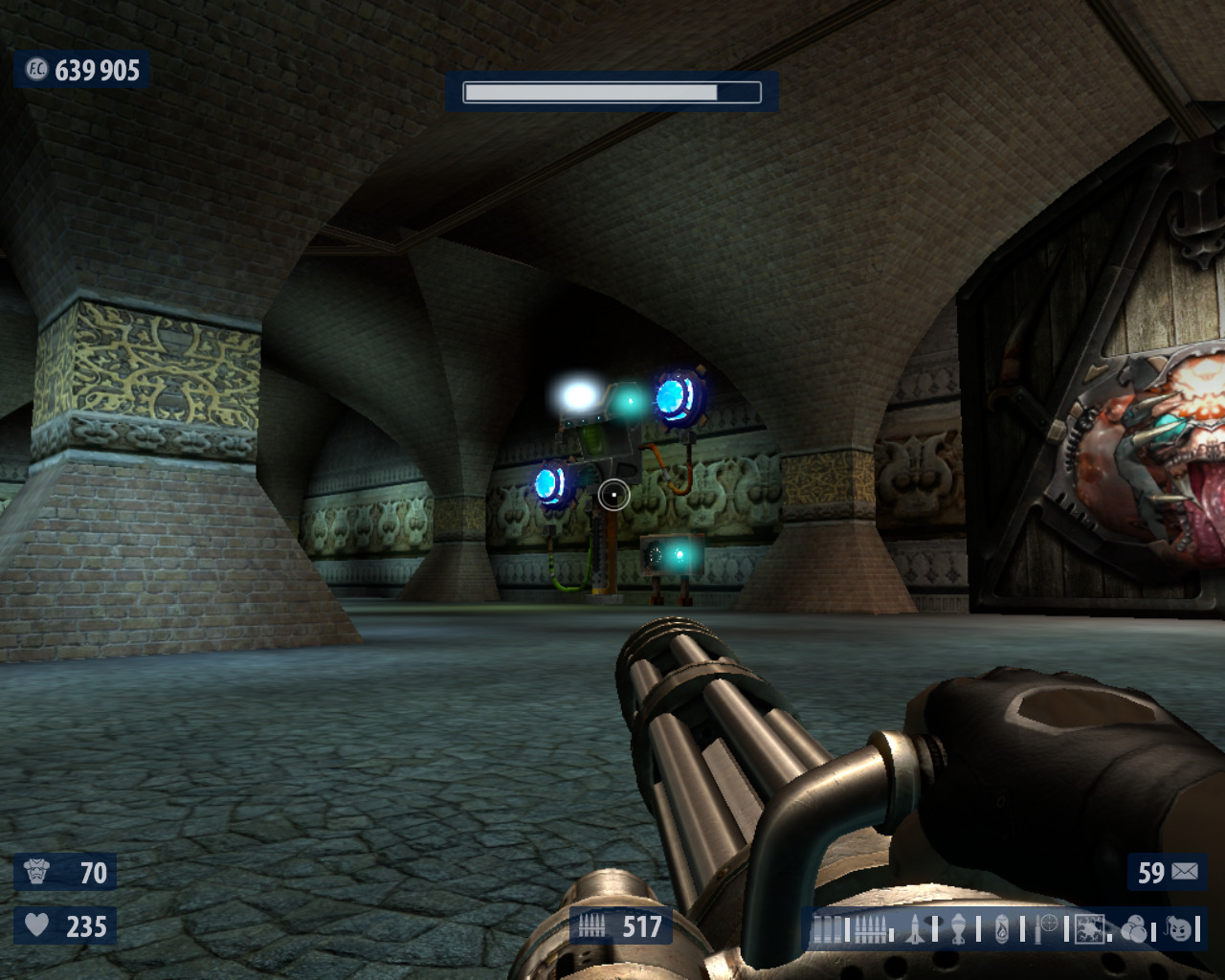Select the electricity cell ammo icon

1089,929
